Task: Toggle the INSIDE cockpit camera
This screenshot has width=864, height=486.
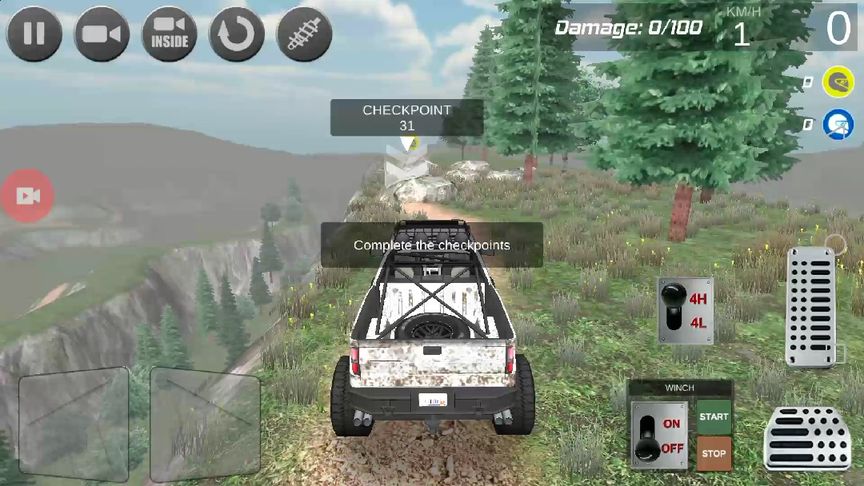Action: click(170, 34)
